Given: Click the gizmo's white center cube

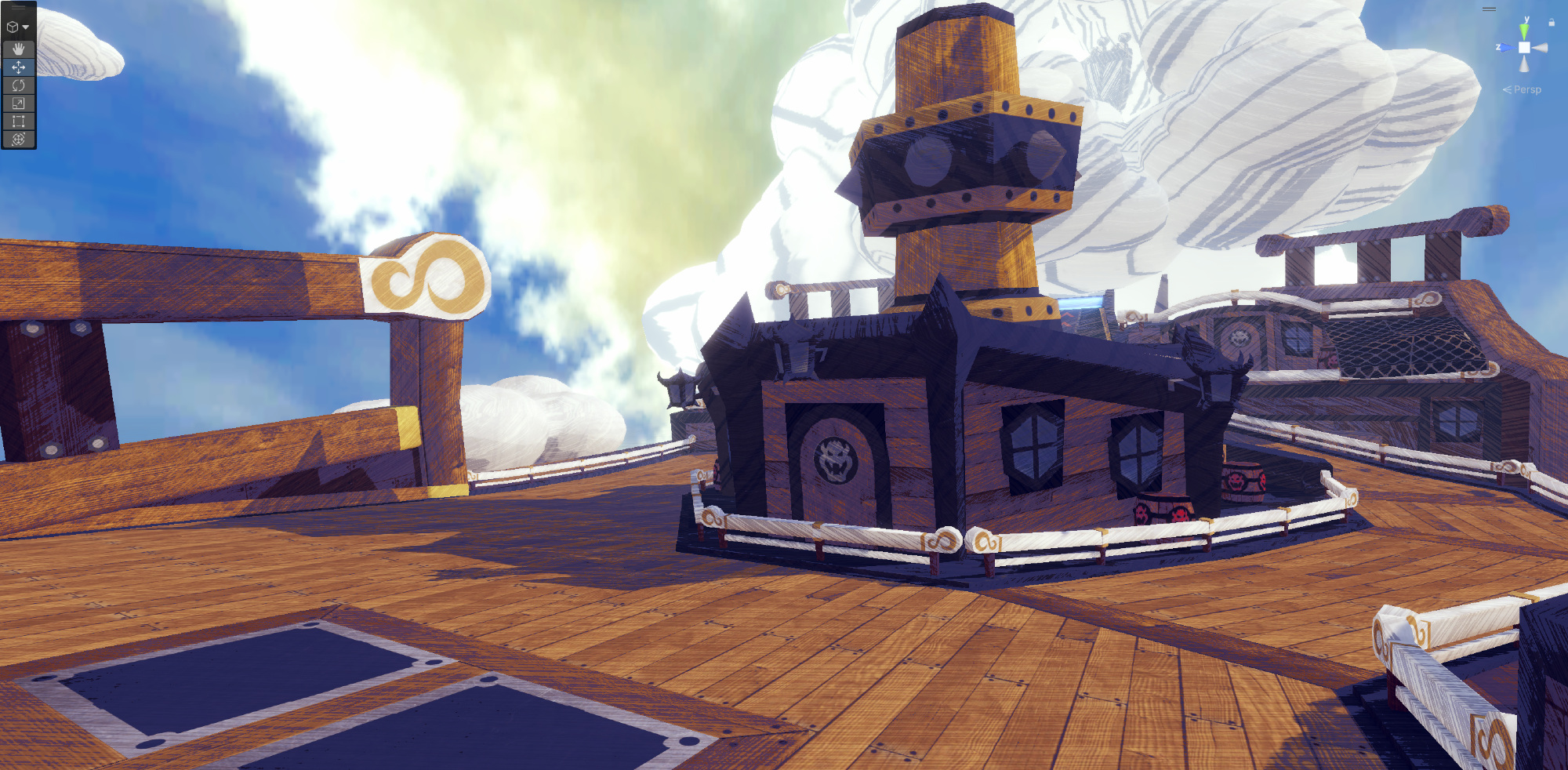Looking at the screenshot, I should [1524, 48].
